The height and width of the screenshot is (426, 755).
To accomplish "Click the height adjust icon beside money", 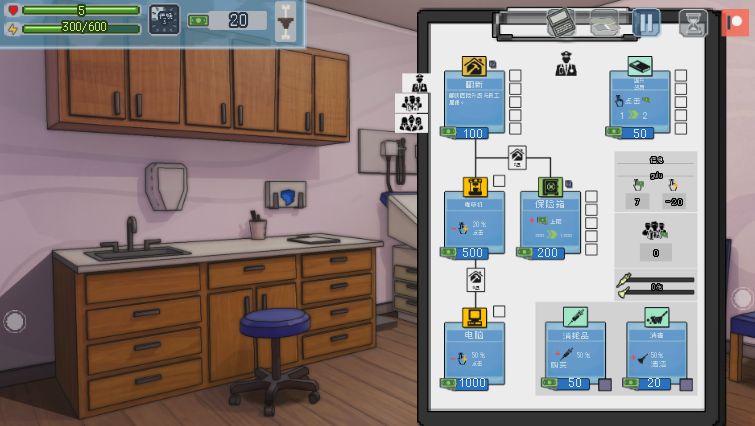I will click(x=286, y=21).
